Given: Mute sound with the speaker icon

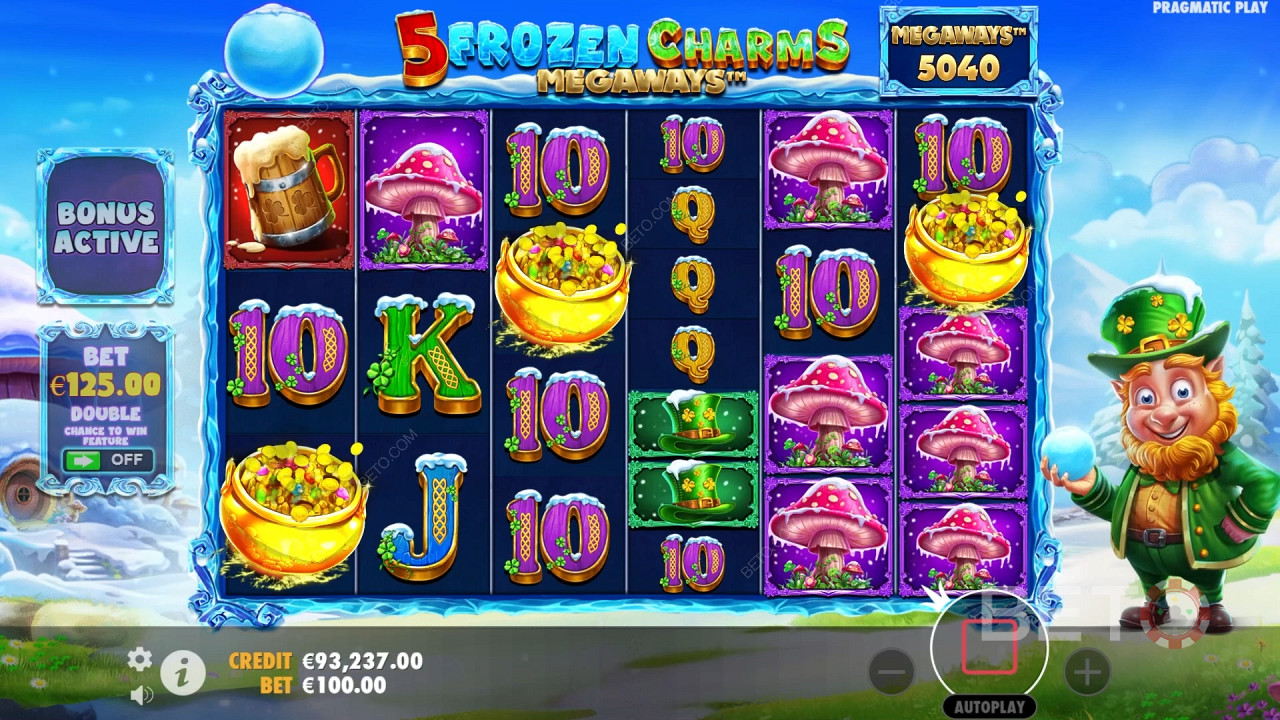Looking at the screenshot, I should (x=141, y=693).
